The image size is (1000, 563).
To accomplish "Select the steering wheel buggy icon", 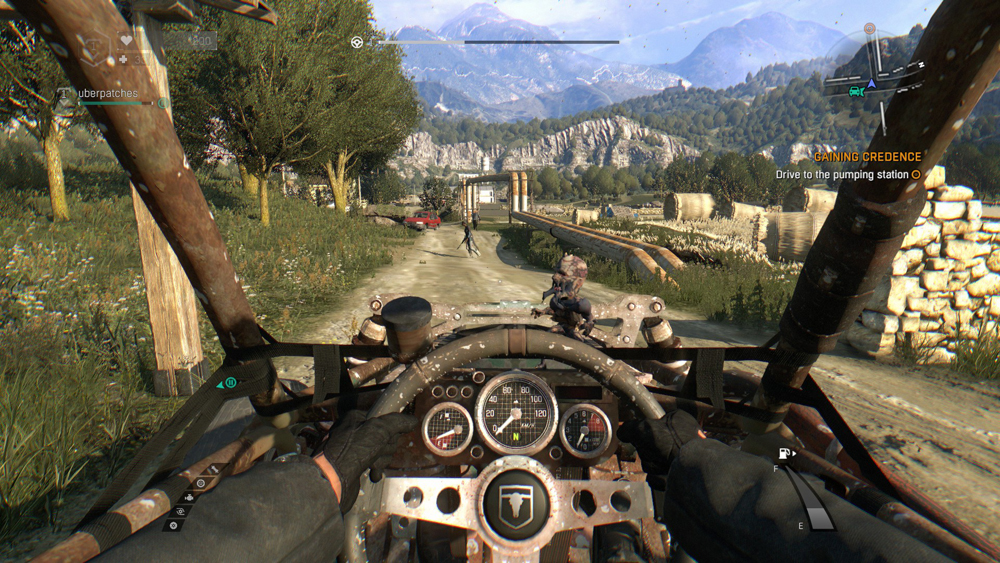I will [357, 42].
